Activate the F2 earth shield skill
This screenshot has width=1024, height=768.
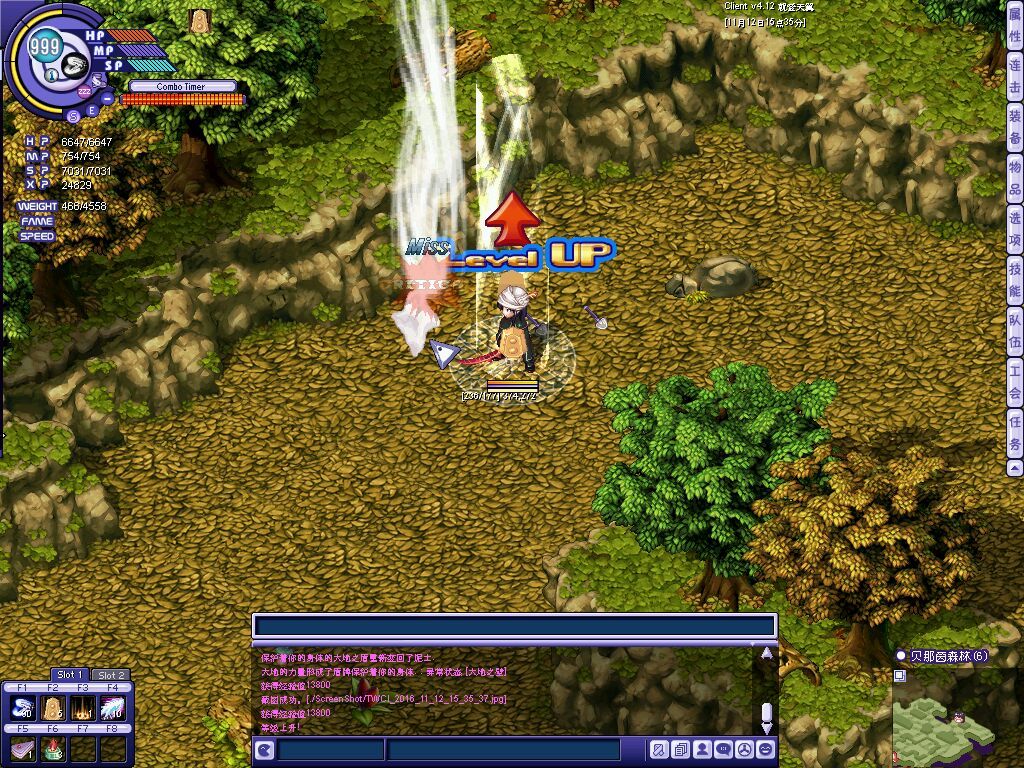54,709
